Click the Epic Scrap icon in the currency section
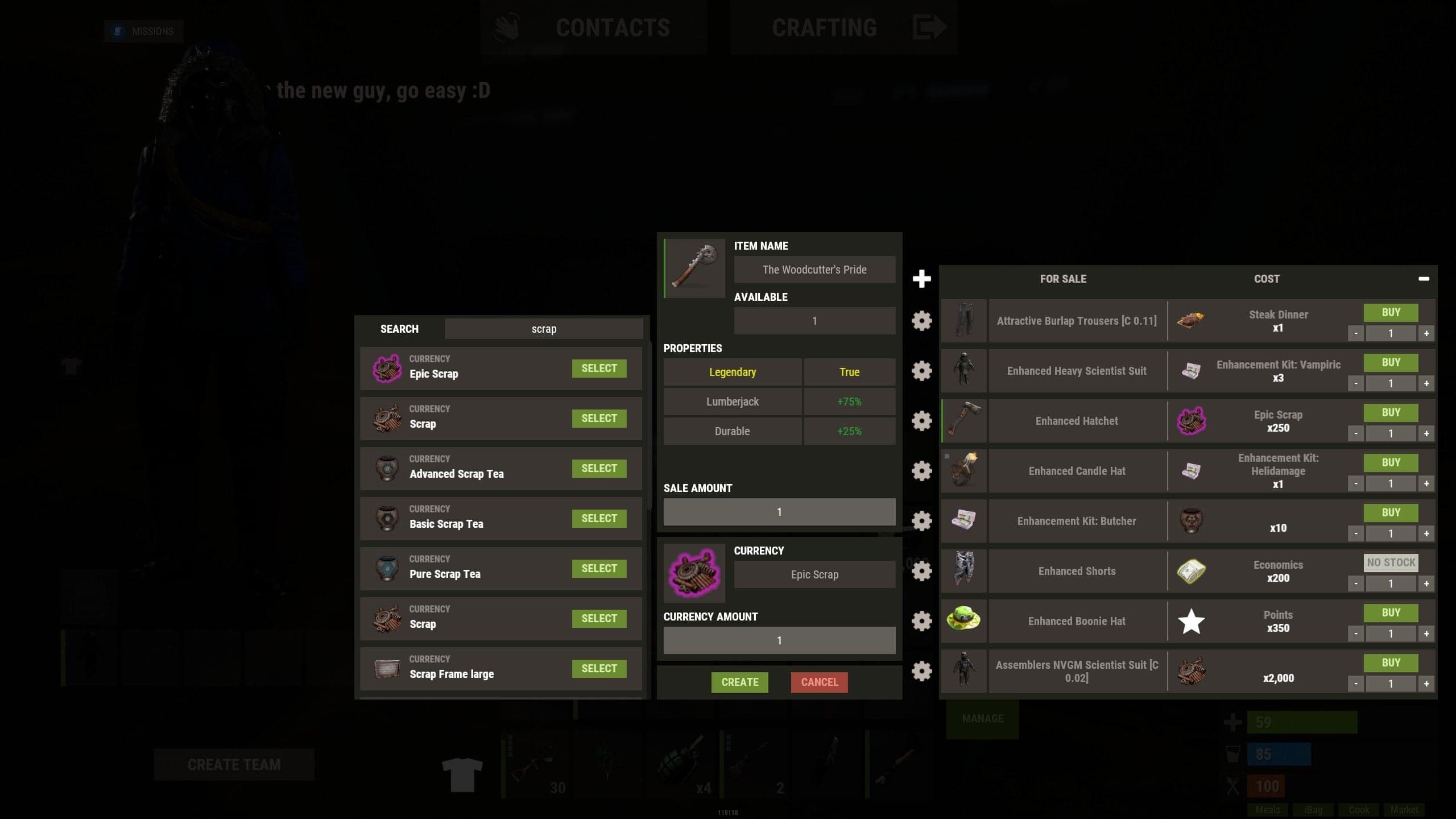 (695, 572)
